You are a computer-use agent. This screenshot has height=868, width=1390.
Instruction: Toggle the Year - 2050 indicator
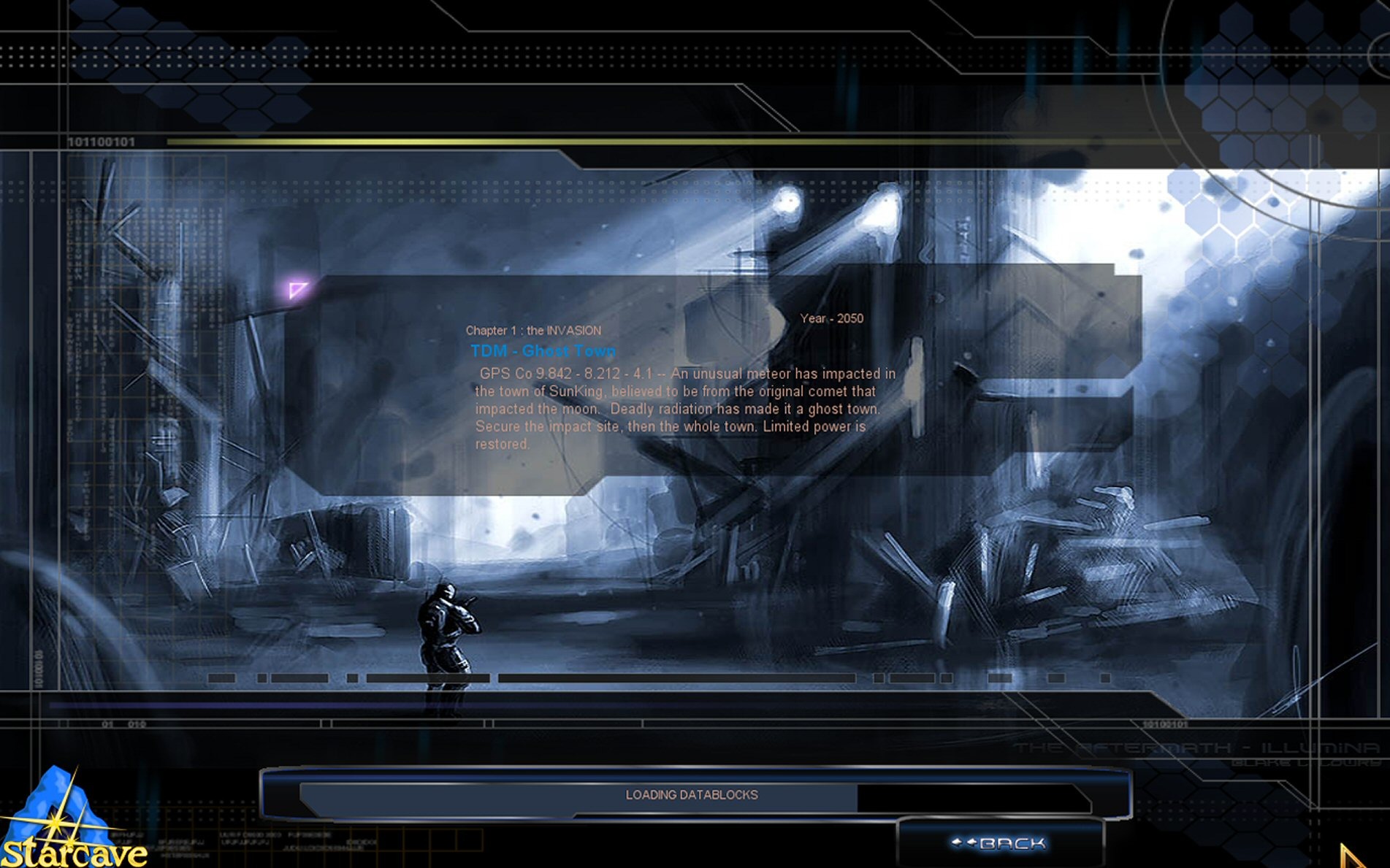click(x=833, y=318)
